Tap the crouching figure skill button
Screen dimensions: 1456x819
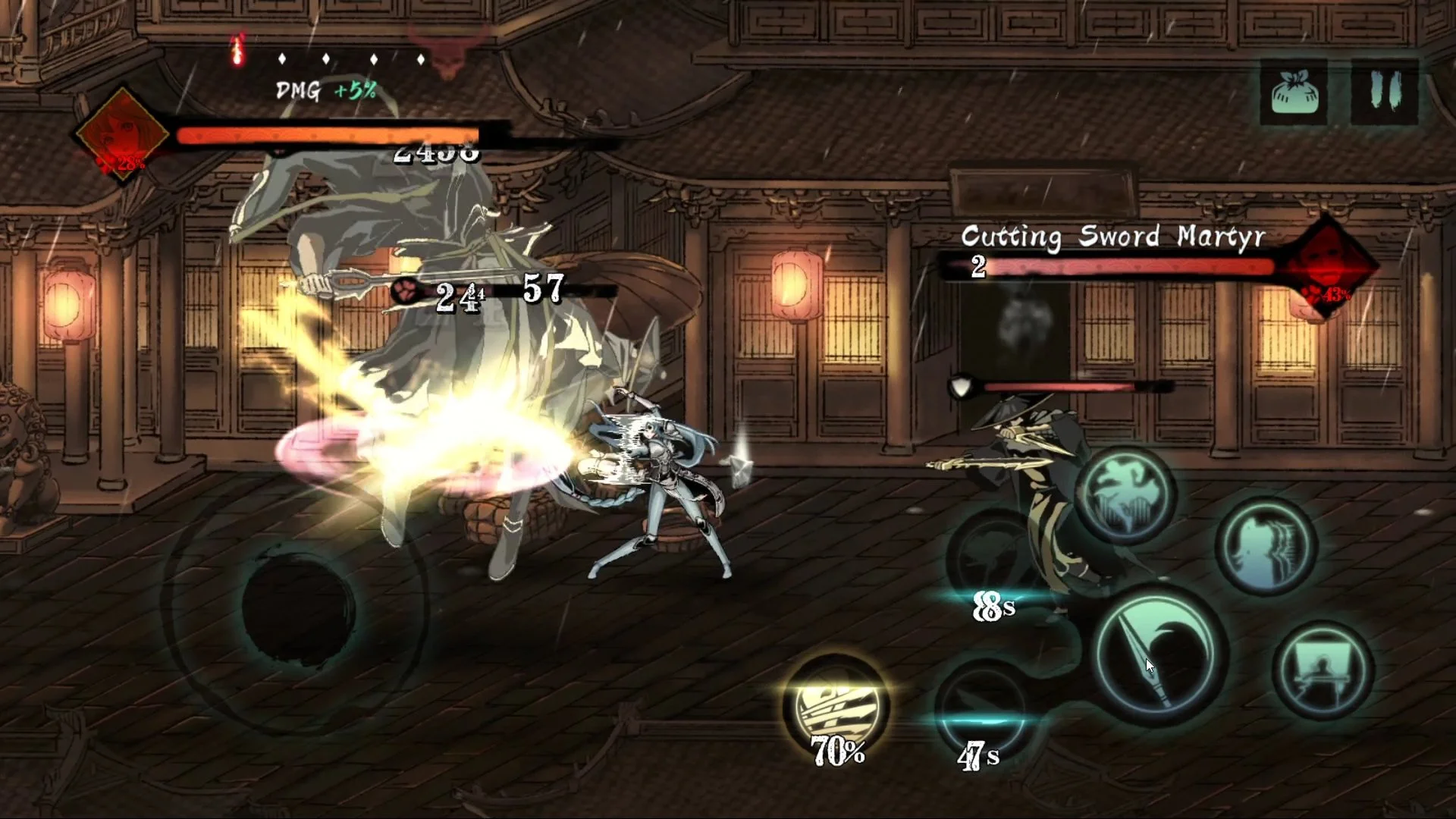click(x=1323, y=670)
